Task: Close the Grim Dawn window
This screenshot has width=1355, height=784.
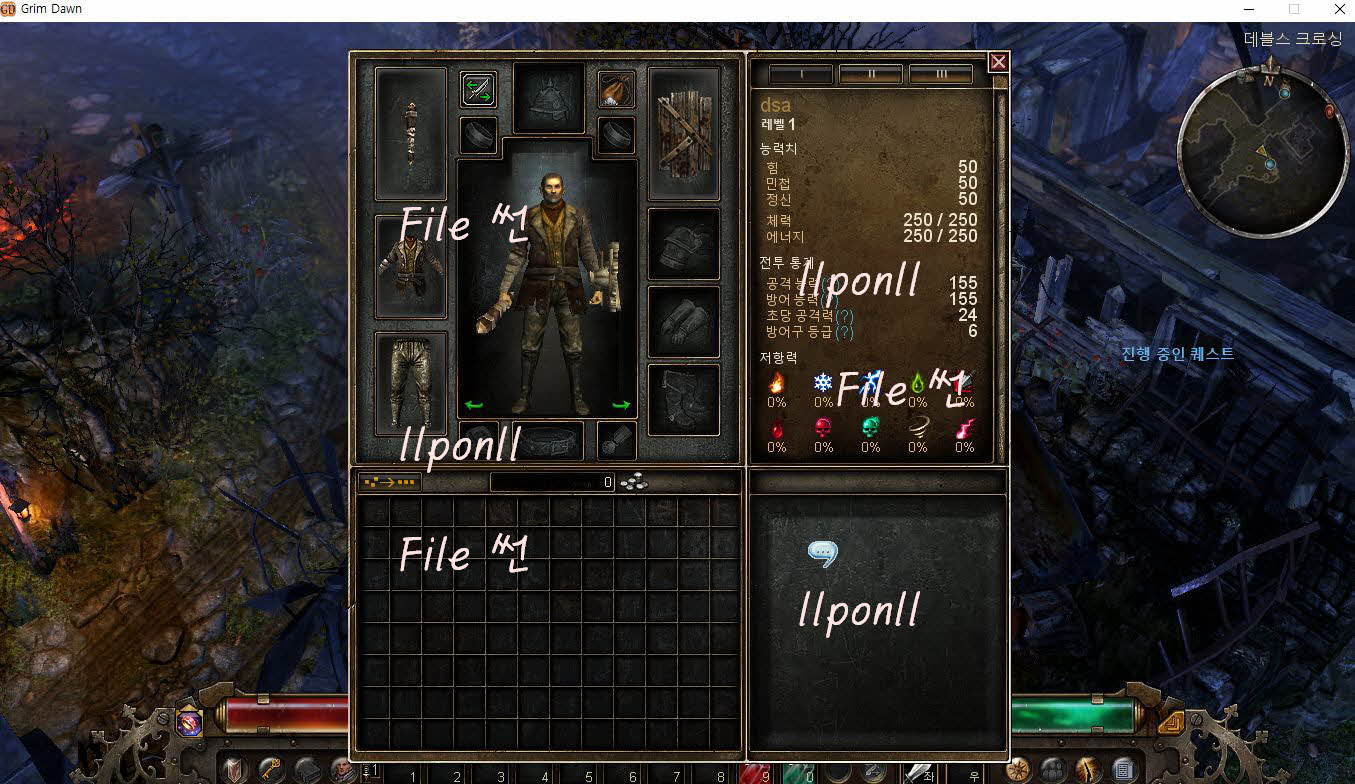Action: click(1339, 9)
